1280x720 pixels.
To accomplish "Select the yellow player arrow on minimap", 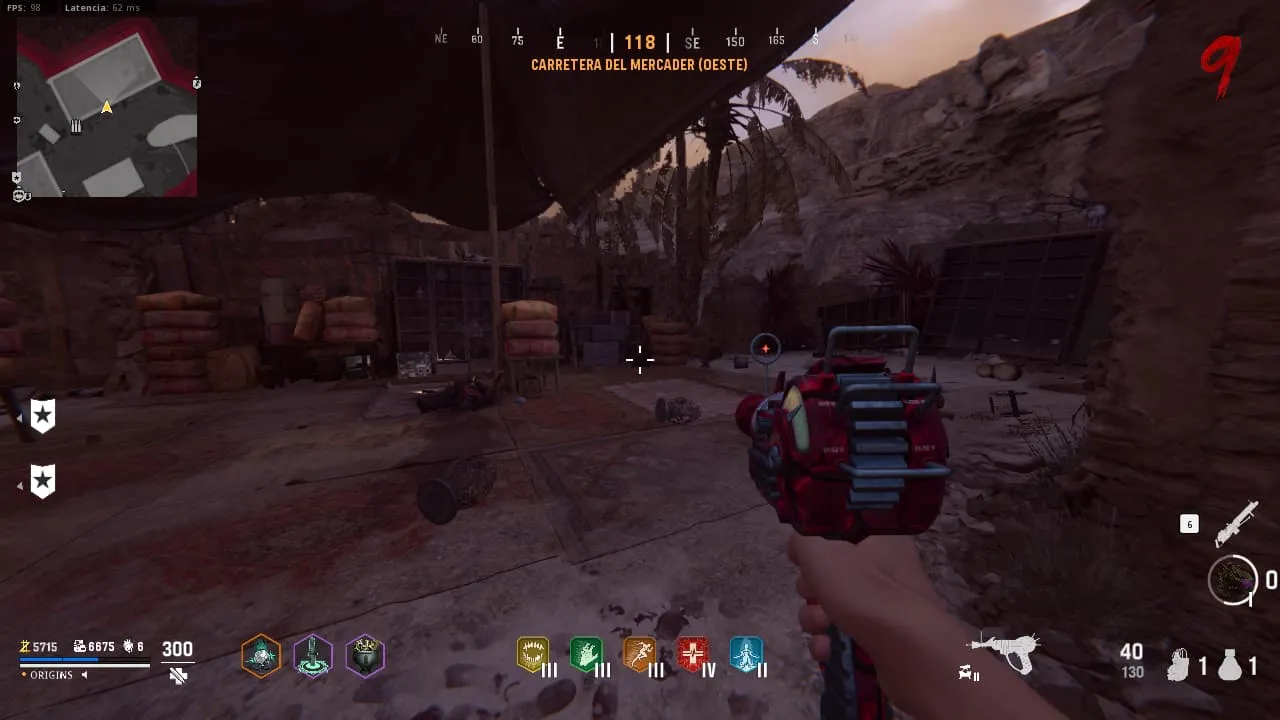I will (106, 107).
